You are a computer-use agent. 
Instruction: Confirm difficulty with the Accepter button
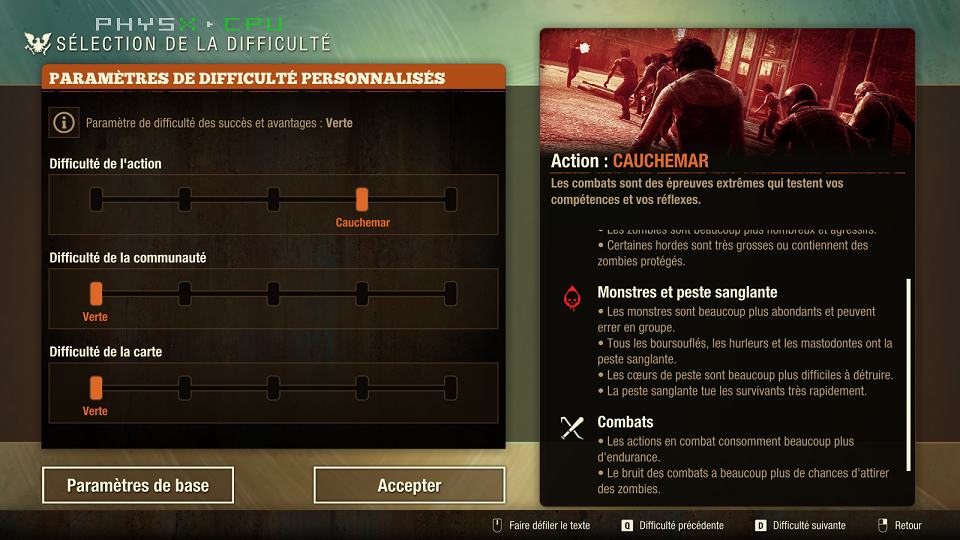pyautogui.click(x=409, y=486)
